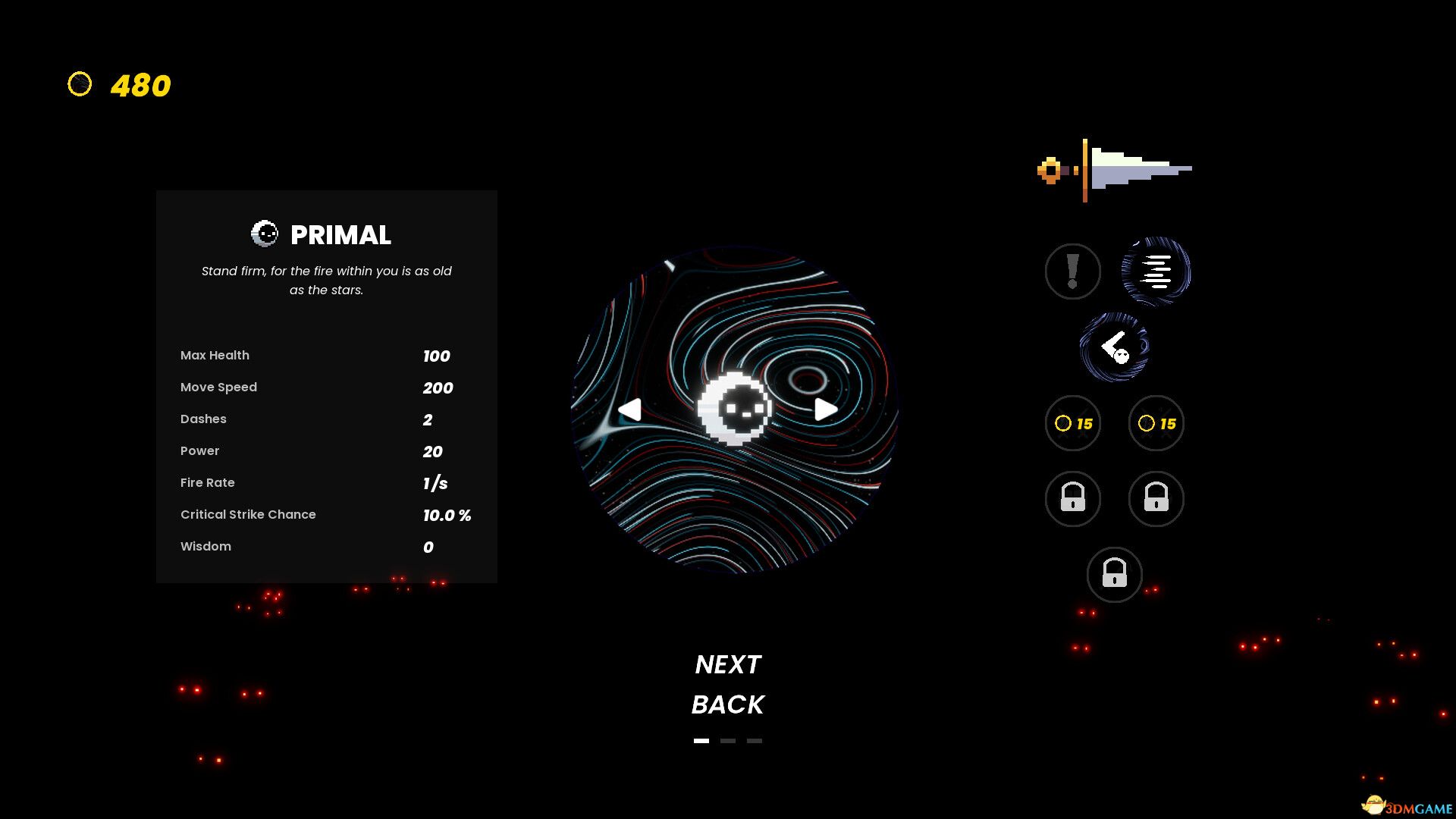Select the third page indicator dot
Screen dimensions: 1456x819
click(x=754, y=741)
